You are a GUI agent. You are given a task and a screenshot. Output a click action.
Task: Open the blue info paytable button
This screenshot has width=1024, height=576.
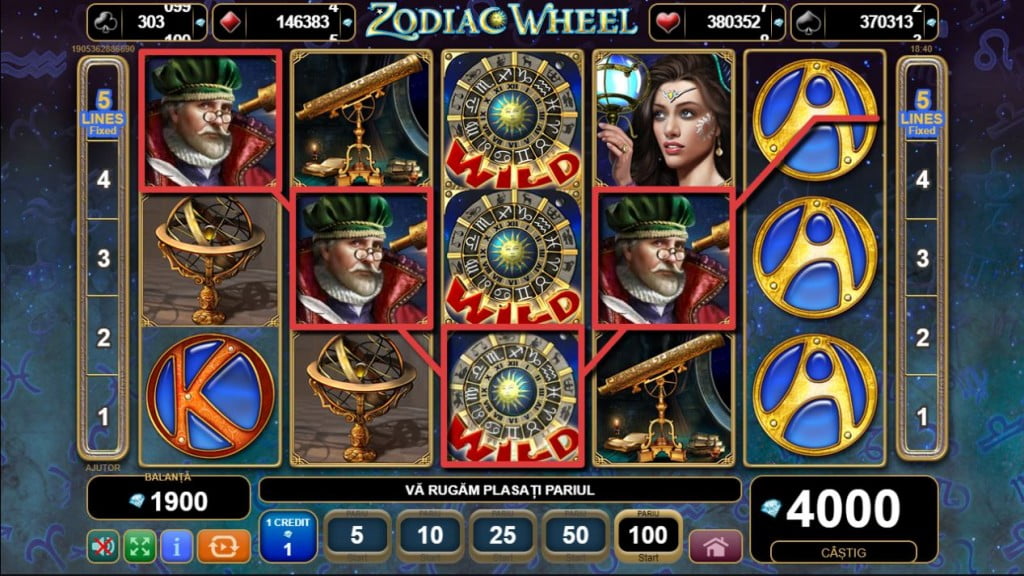click(176, 547)
